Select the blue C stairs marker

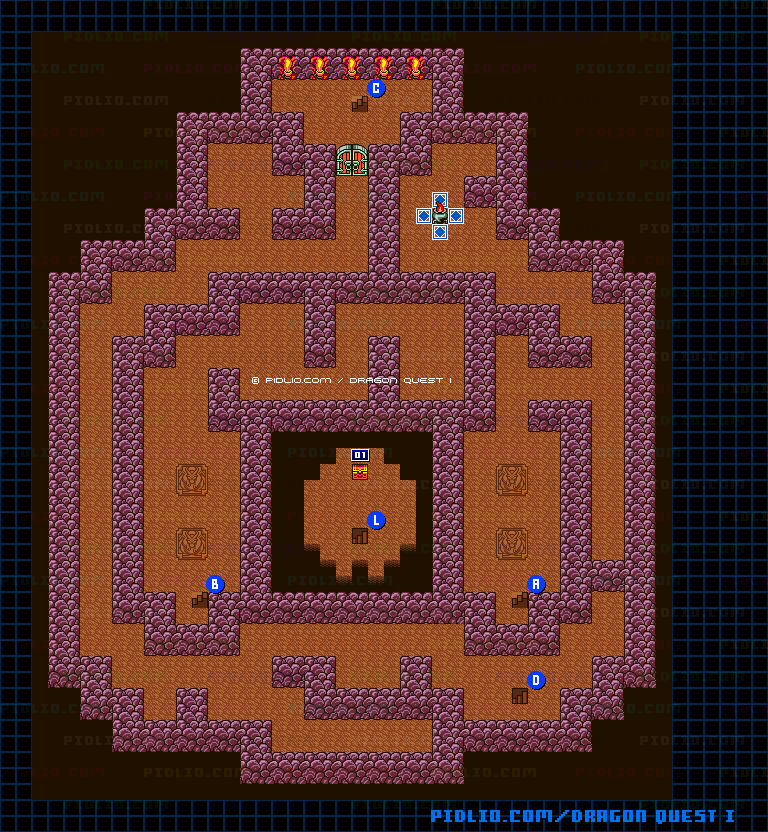(x=376, y=88)
